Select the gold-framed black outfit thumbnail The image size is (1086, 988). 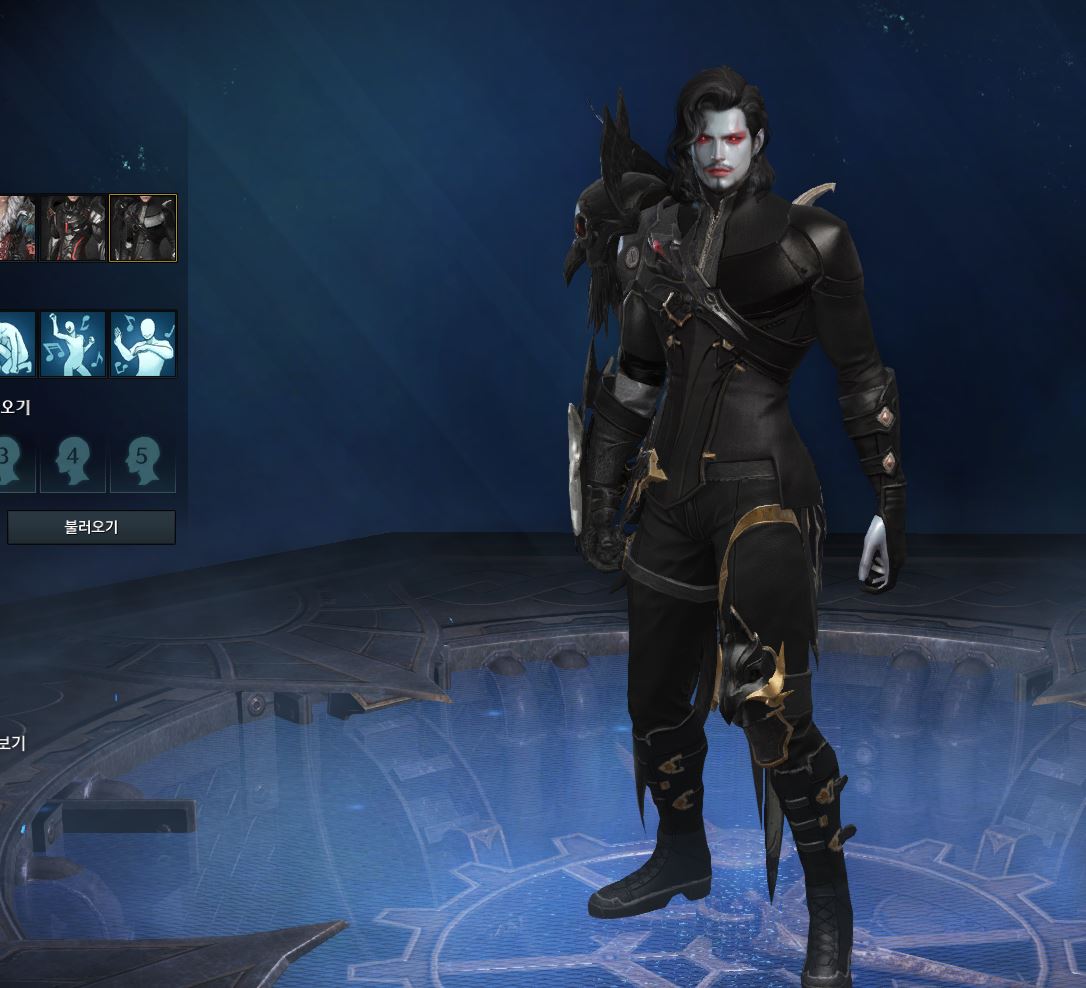point(143,228)
